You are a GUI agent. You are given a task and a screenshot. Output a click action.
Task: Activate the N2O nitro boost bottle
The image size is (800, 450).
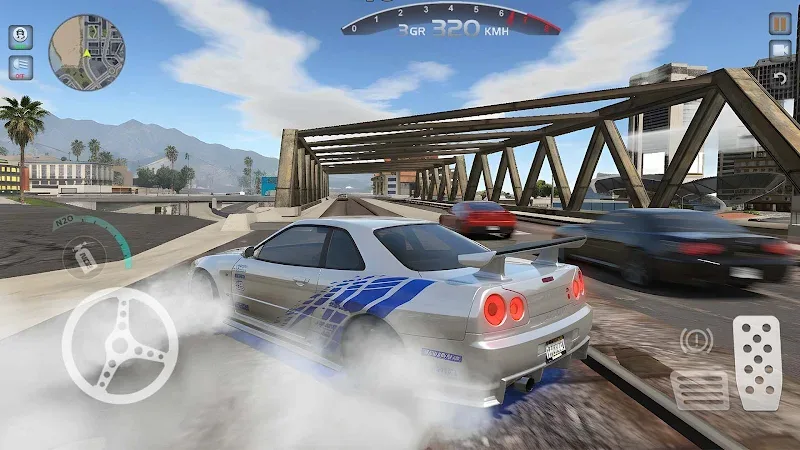click(84, 260)
